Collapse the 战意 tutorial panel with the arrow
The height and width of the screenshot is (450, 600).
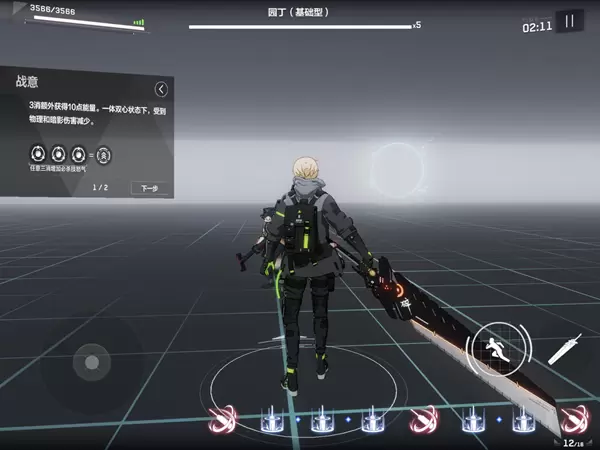coord(161,89)
